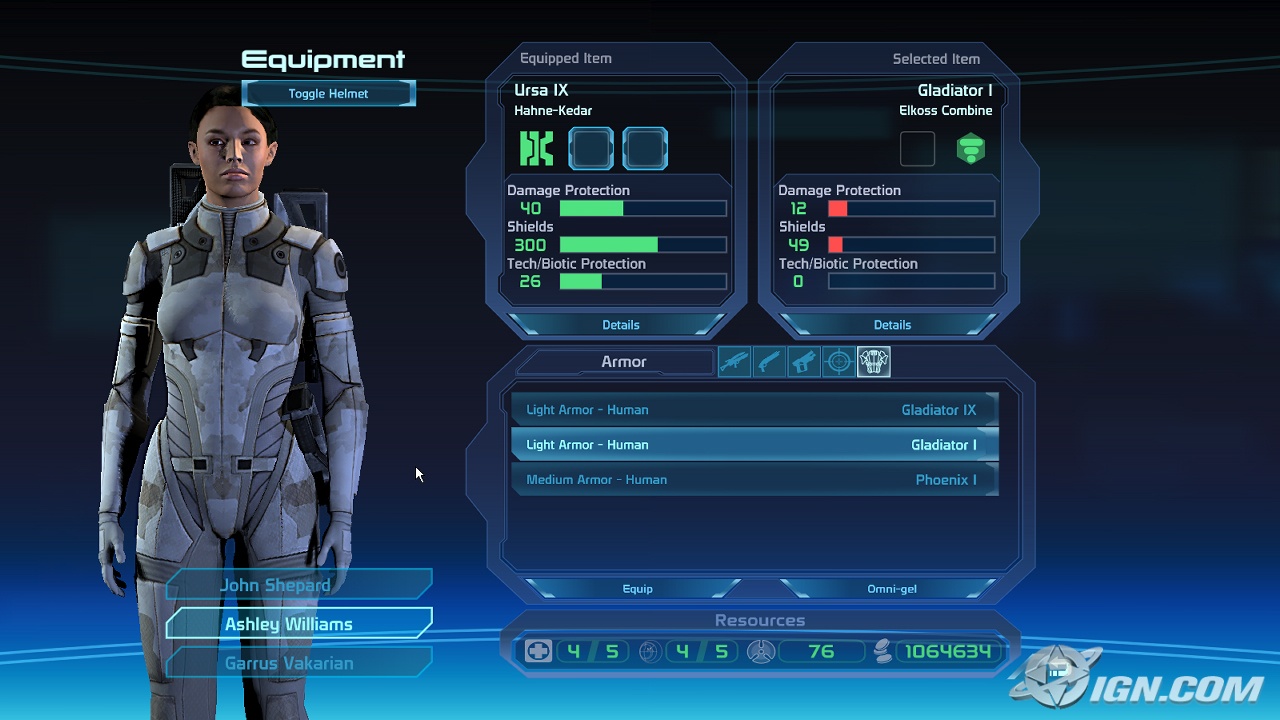Click the armor category icon
The image size is (1280, 720).
click(x=873, y=361)
